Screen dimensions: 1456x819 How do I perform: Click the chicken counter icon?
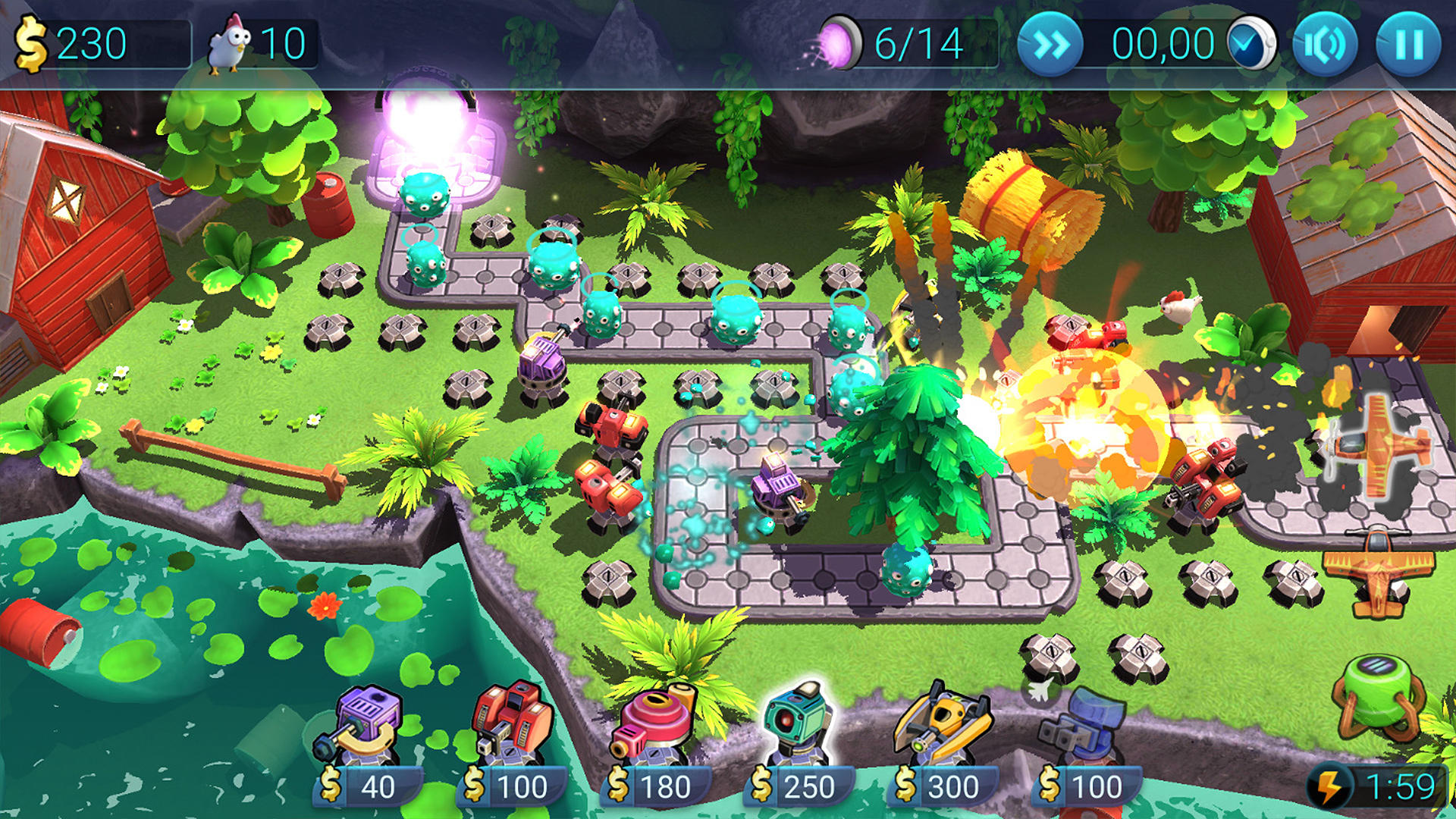click(x=229, y=43)
